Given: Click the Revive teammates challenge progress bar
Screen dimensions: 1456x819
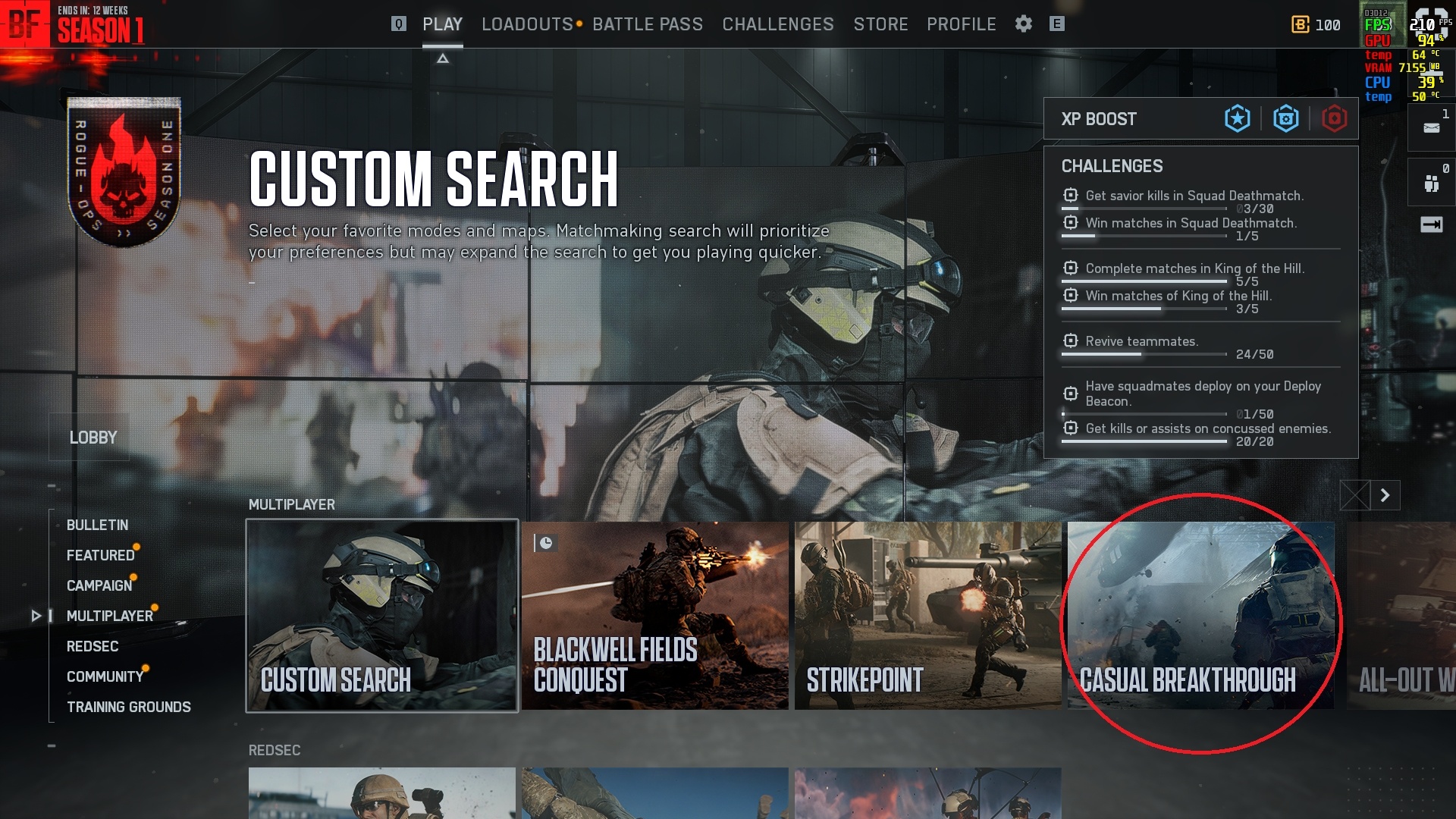Looking at the screenshot, I should tap(1143, 353).
